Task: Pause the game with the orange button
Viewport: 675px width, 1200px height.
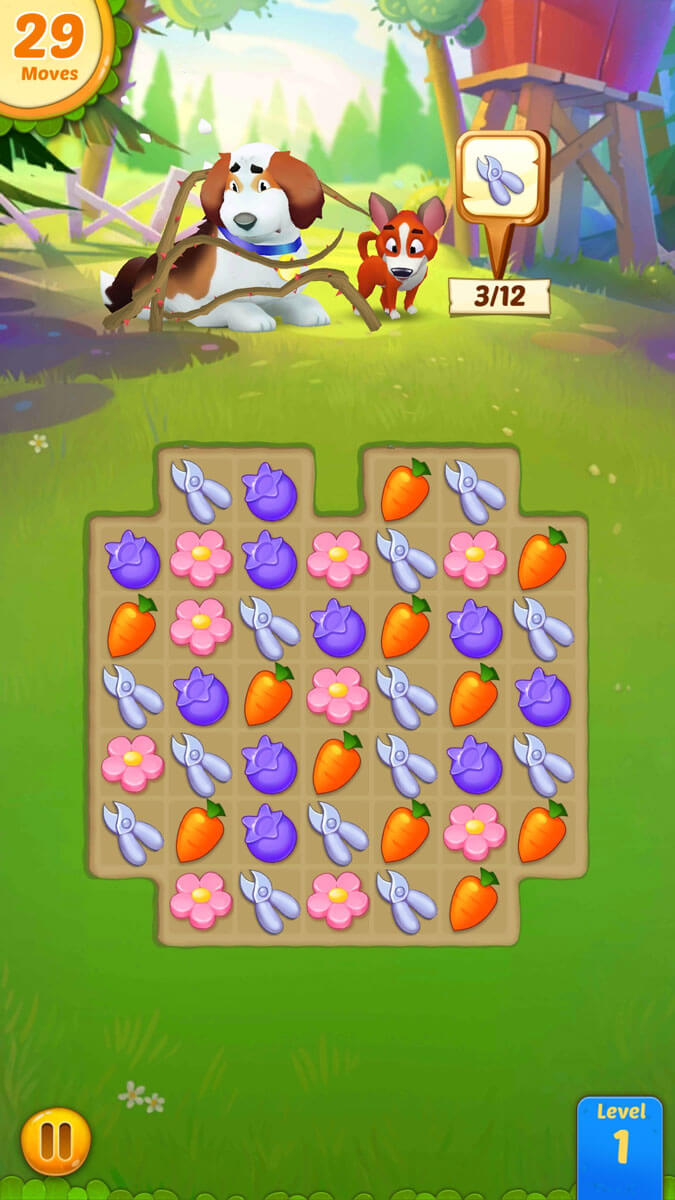Action: 56,1140
